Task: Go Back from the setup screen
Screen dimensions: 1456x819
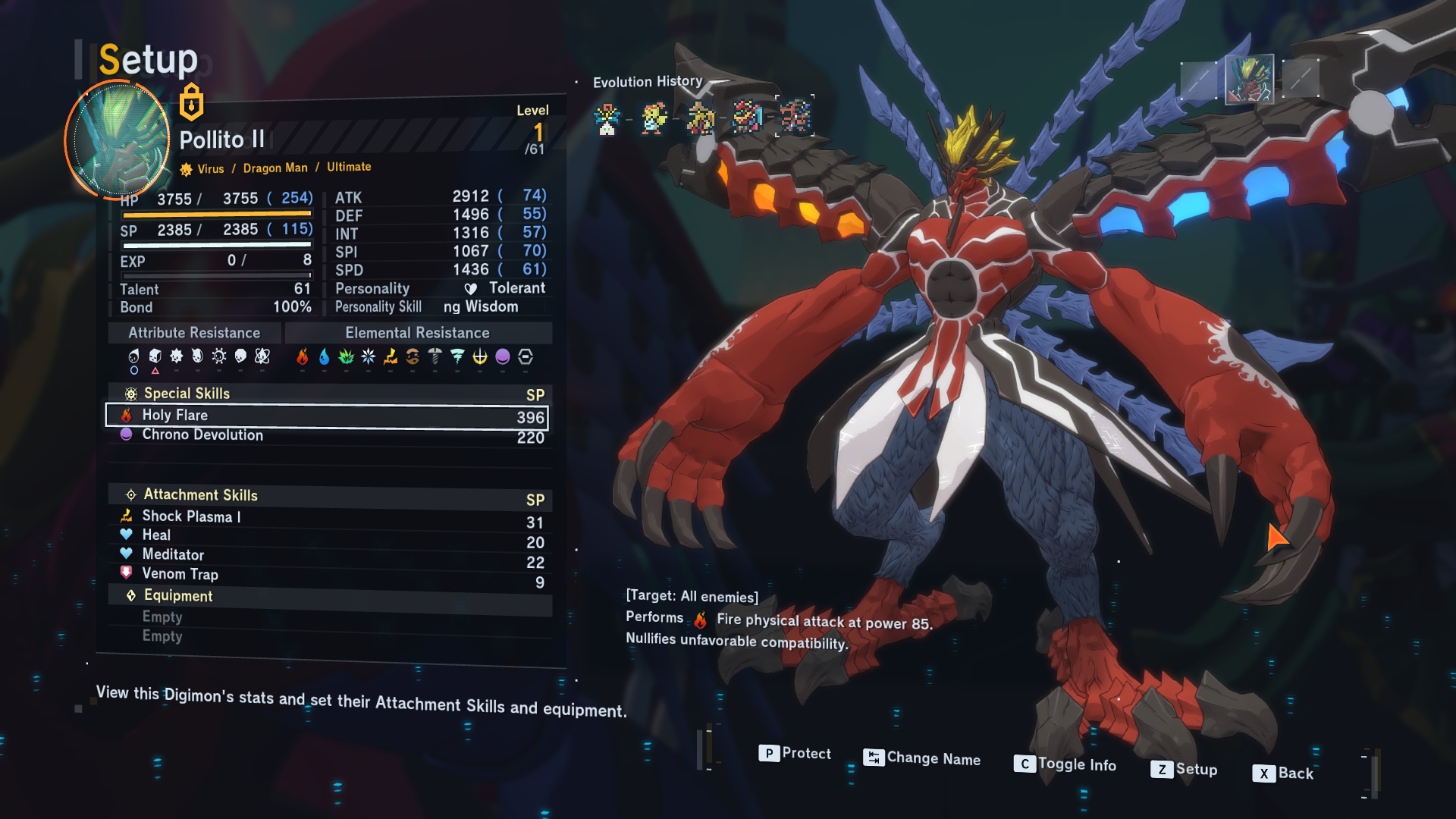Action: point(1283,773)
